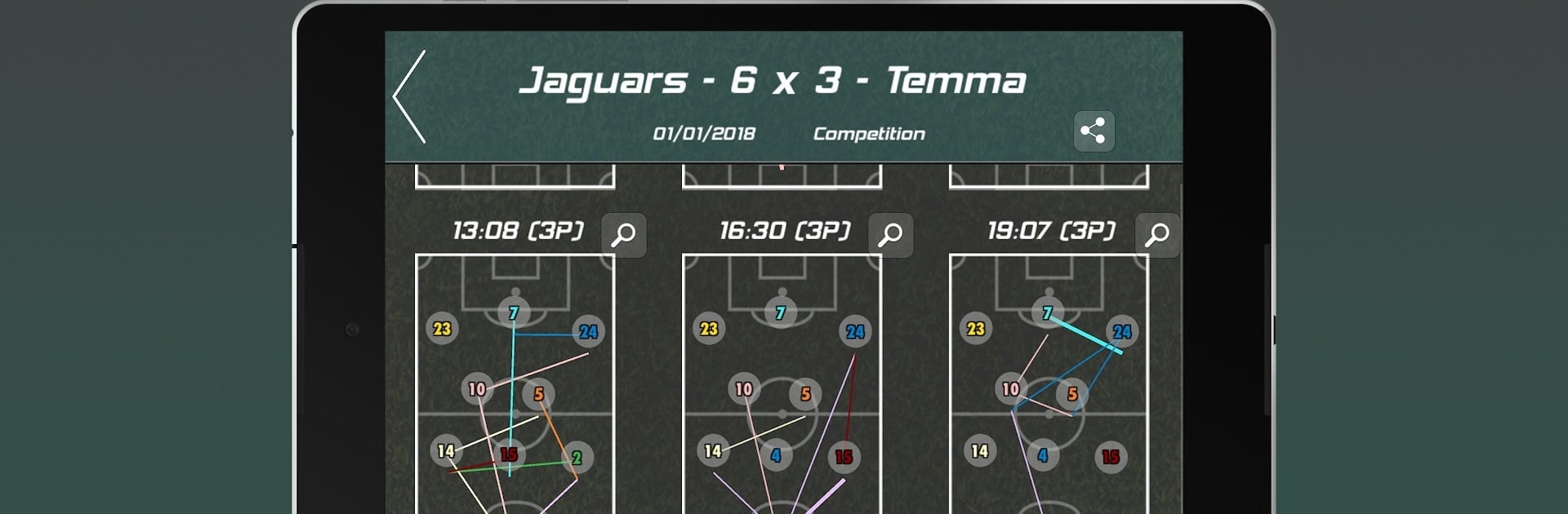The width and height of the screenshot is (1568, 514).
Task: Magnify the 19:07 (3P) play diagram
Action: [1157, 236]
